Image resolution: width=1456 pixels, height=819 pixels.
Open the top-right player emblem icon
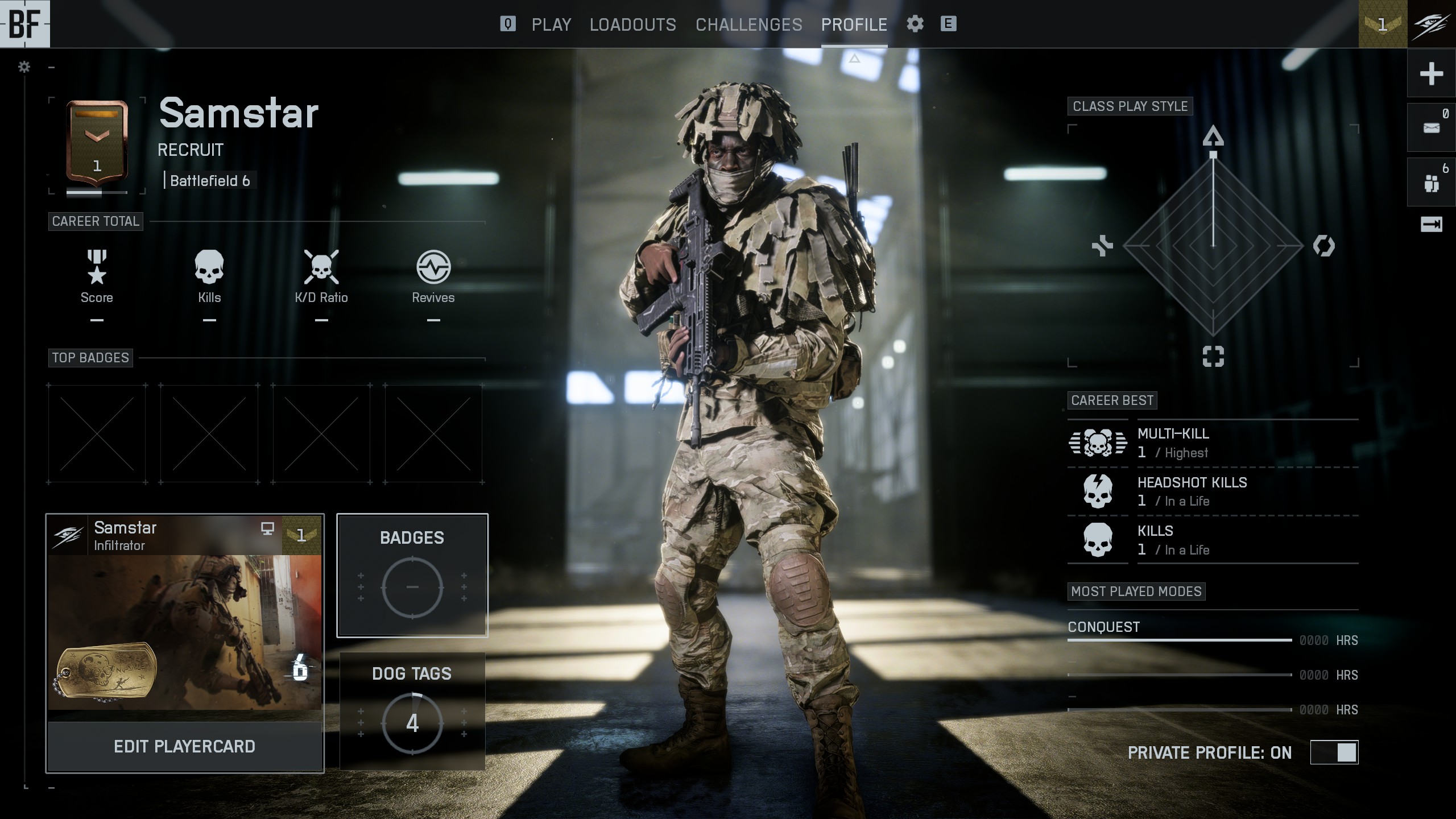point(1431,24)
